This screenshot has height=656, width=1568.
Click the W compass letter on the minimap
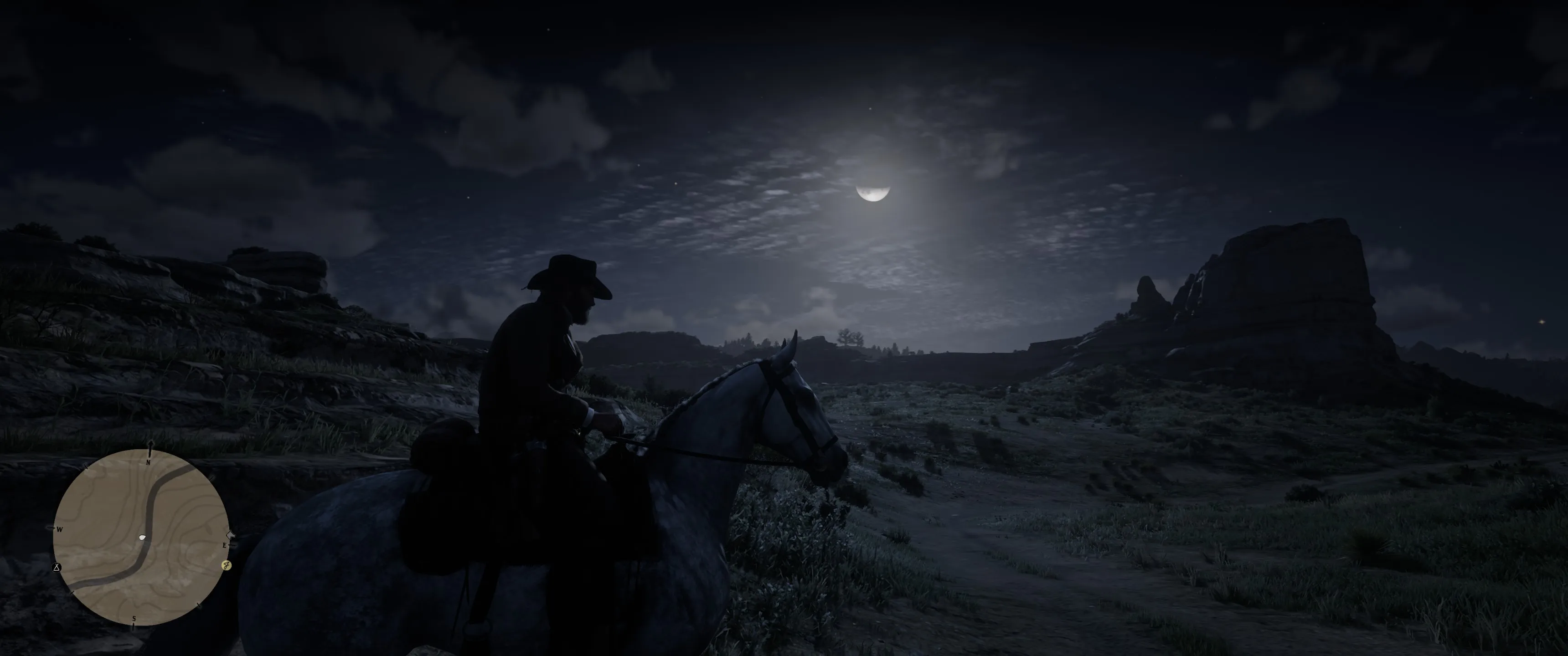[60, 529]
